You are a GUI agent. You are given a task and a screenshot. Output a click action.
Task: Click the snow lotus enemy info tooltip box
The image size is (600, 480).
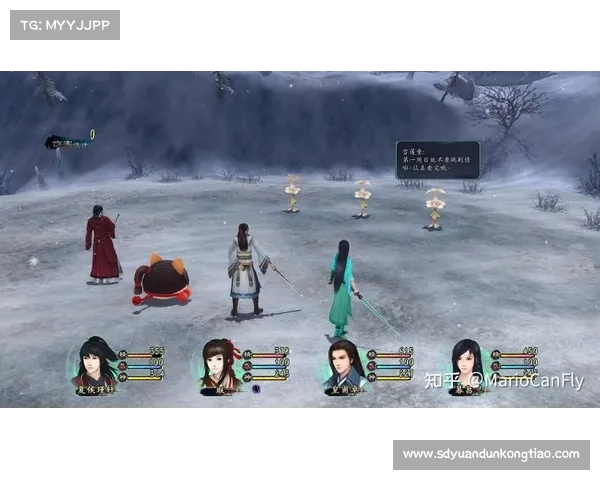[437, 159]
